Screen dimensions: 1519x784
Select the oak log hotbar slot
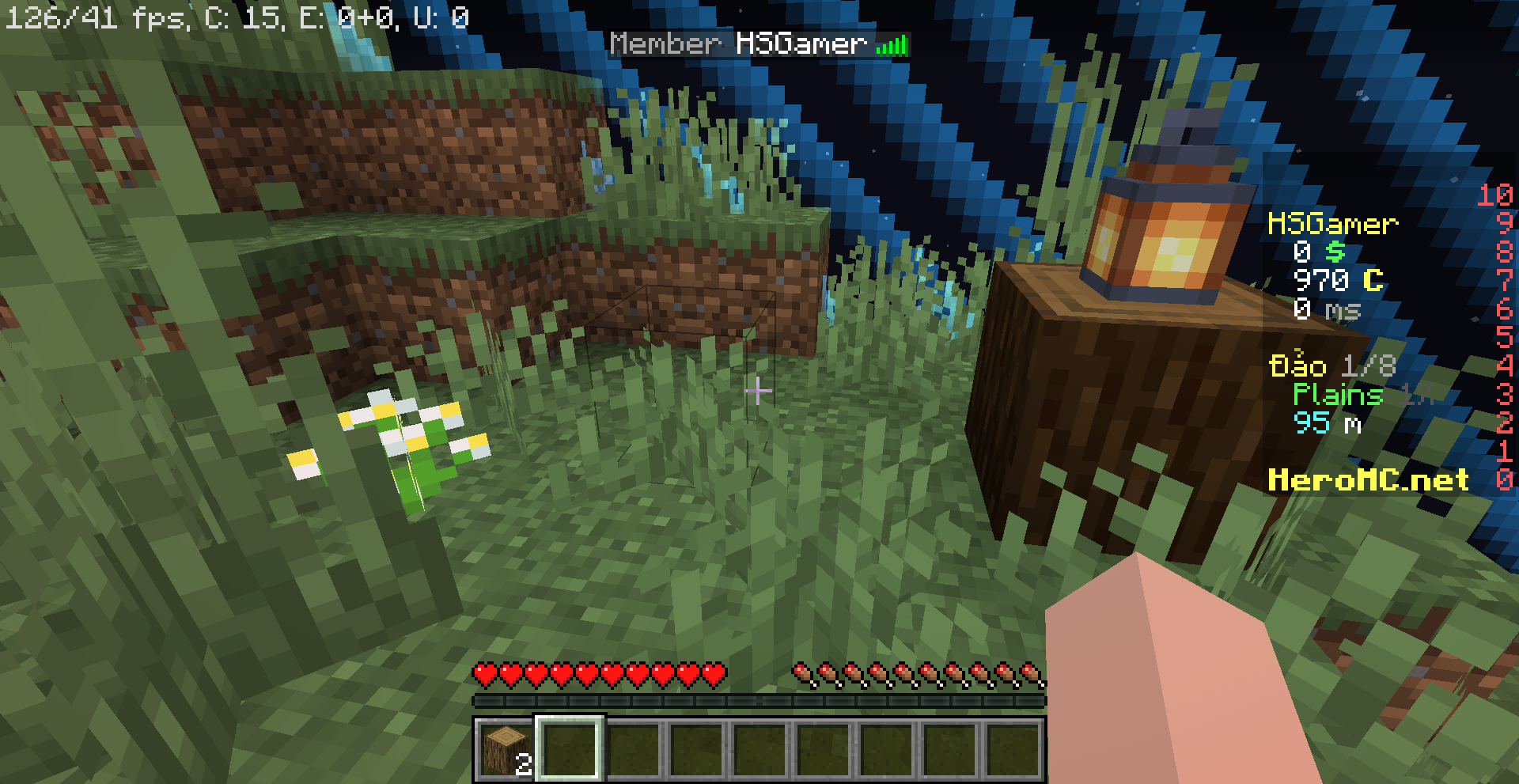click(506, 748)
